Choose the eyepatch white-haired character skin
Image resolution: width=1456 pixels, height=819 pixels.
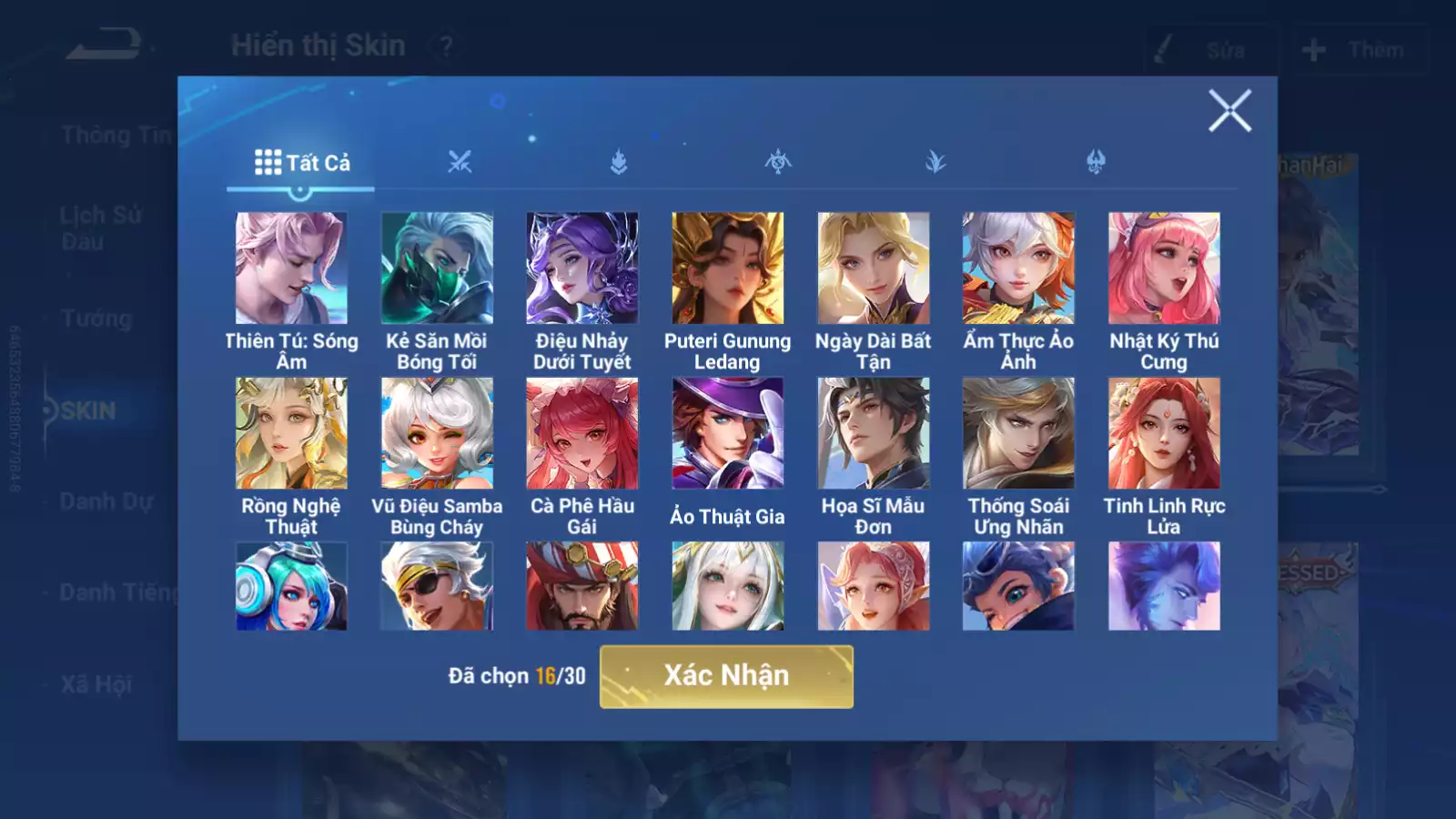click(x=437, y=586)
